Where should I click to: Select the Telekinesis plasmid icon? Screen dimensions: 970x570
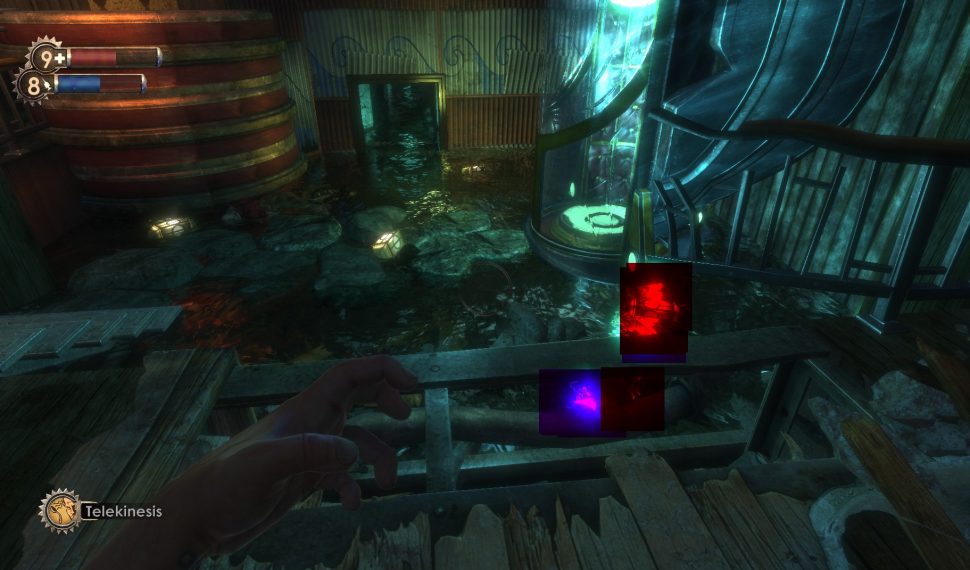pos(58,510)
